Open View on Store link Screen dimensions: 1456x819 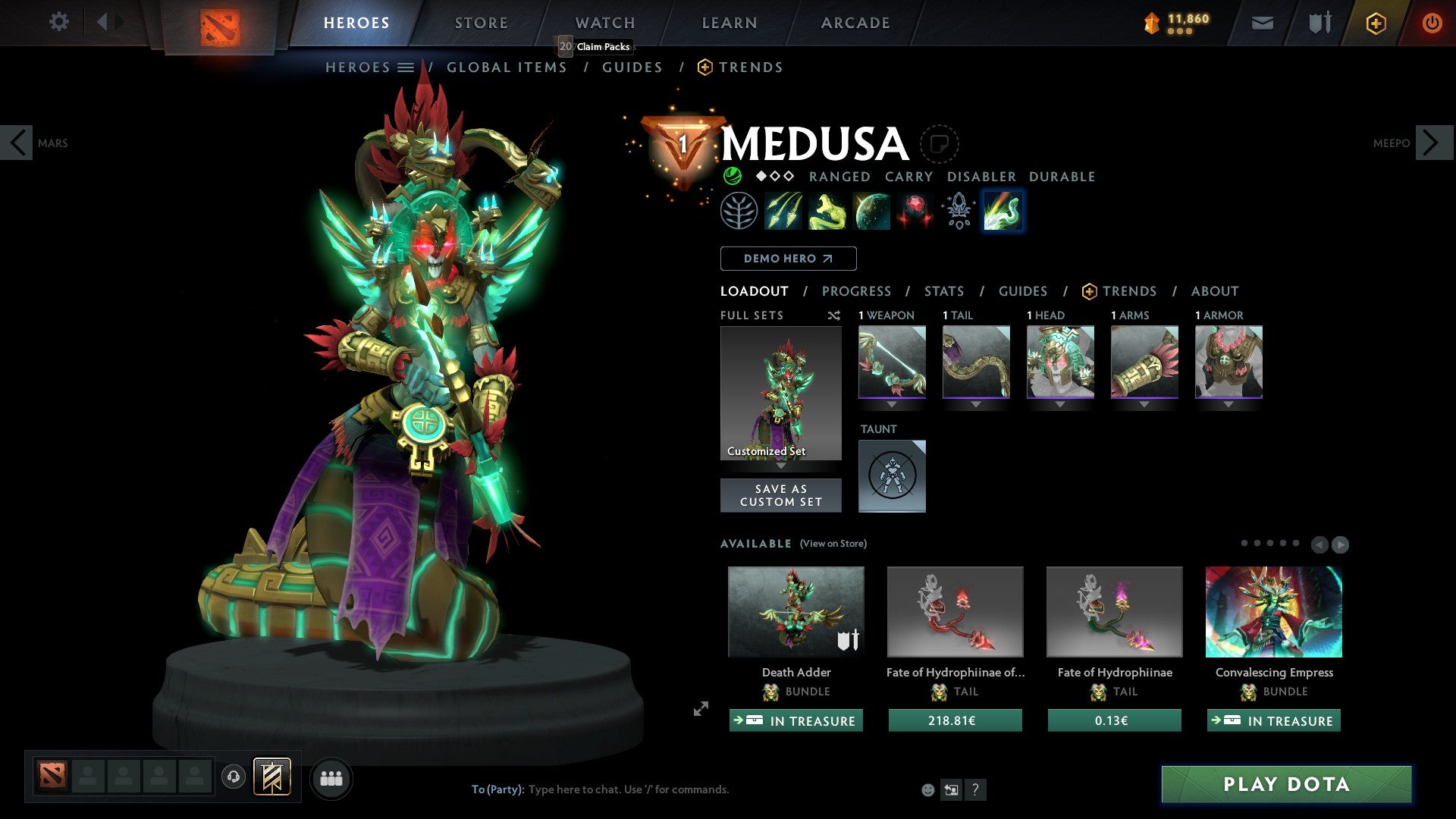coord(833,544)
